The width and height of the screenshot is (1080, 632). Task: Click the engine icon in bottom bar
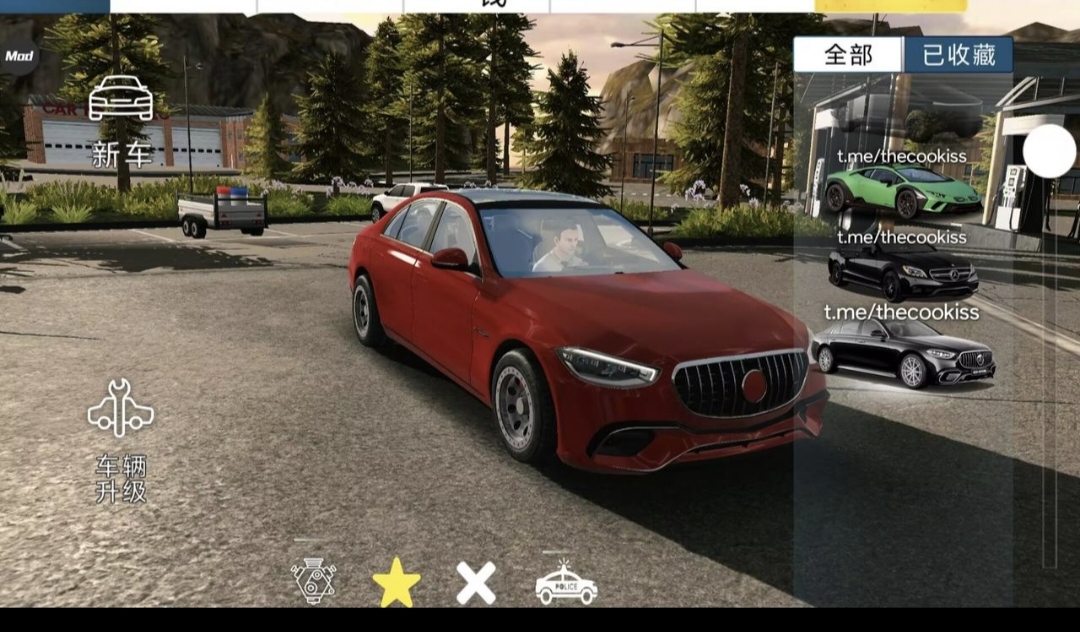pyautogui.click(x=313, y=581)
